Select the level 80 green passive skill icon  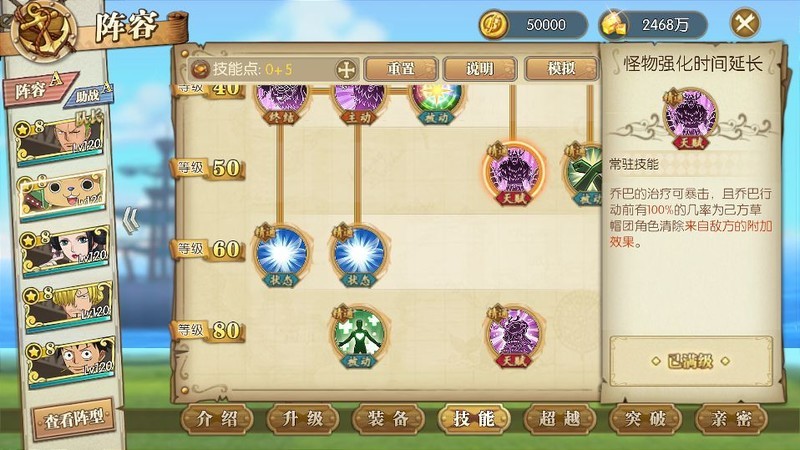[361, 333]
